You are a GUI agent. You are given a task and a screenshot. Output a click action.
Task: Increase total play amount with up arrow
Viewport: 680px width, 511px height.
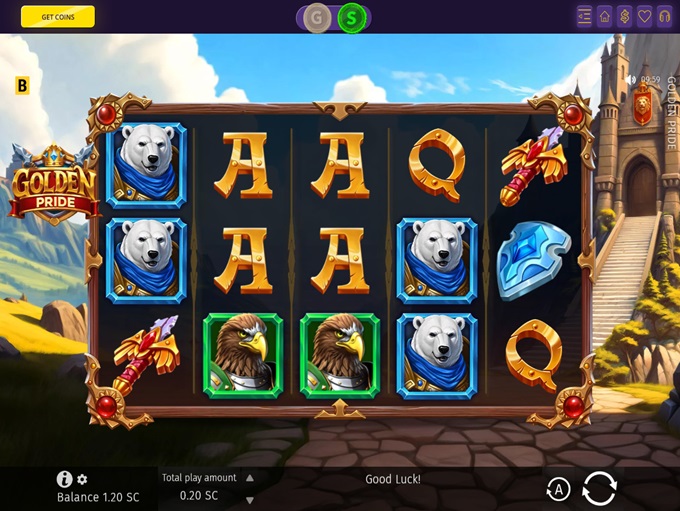[250, 478]
